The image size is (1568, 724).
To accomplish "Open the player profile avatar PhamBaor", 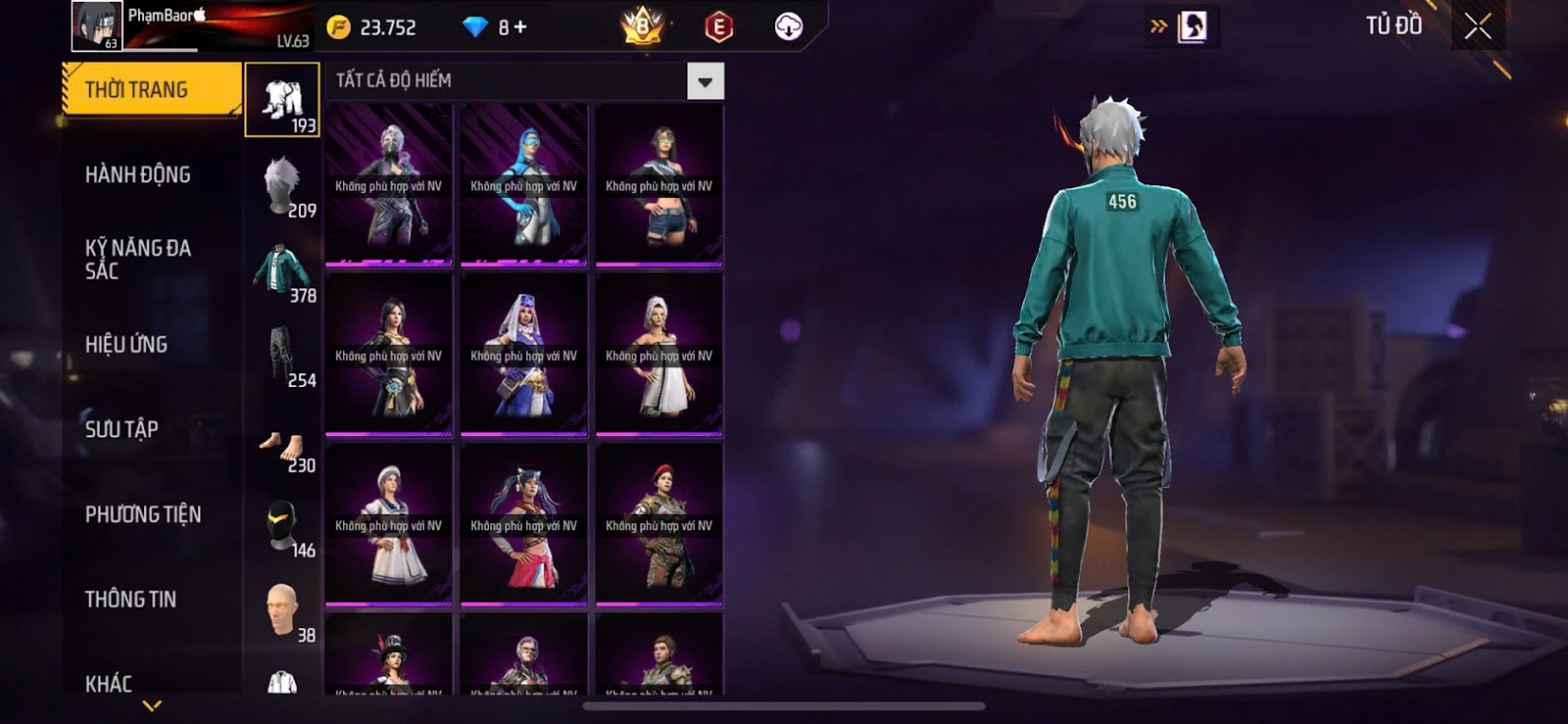I will pyautogui.click(x=96, y=26).
